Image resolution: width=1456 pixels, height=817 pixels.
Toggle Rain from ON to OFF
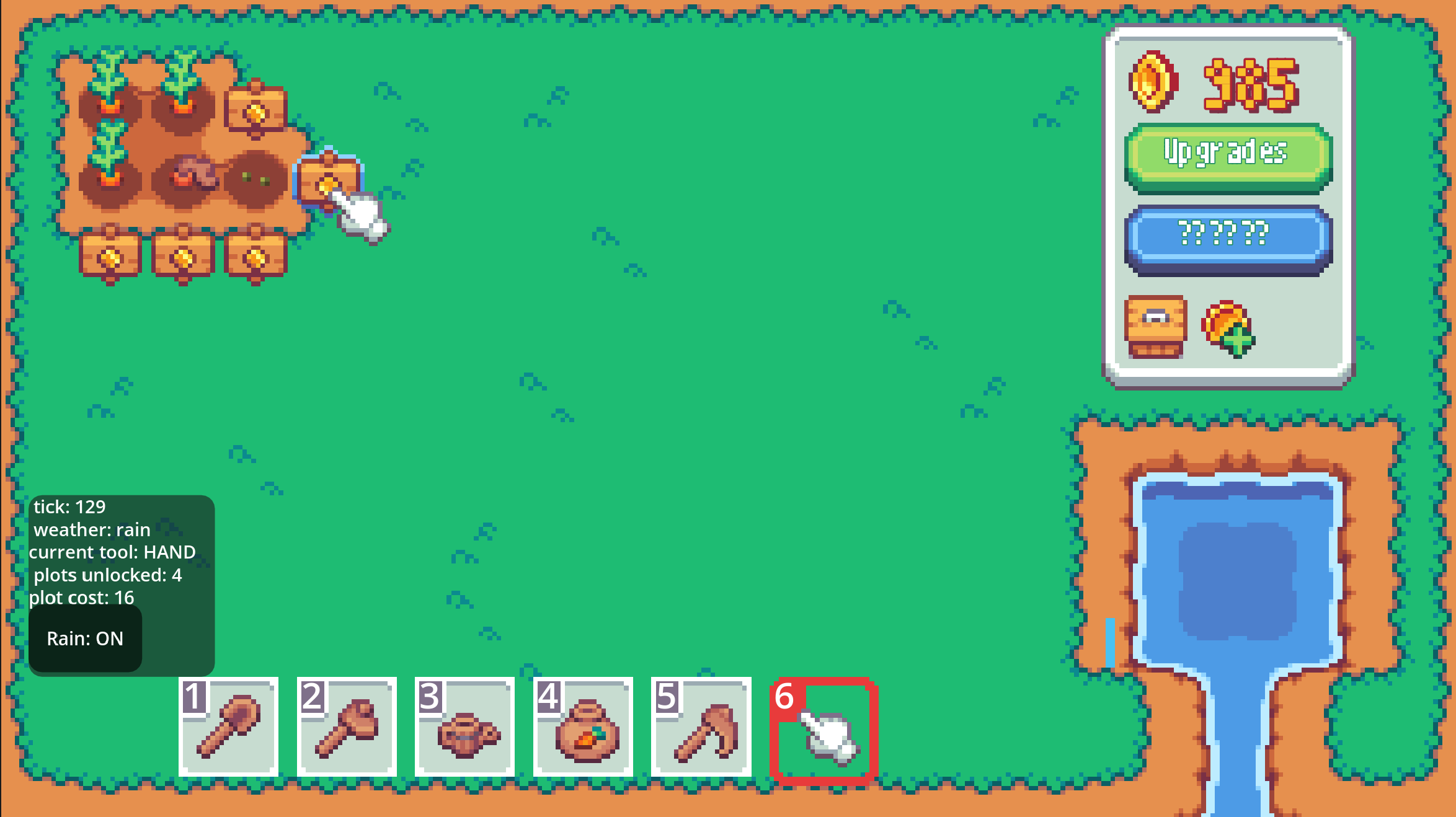coord(85,638)
